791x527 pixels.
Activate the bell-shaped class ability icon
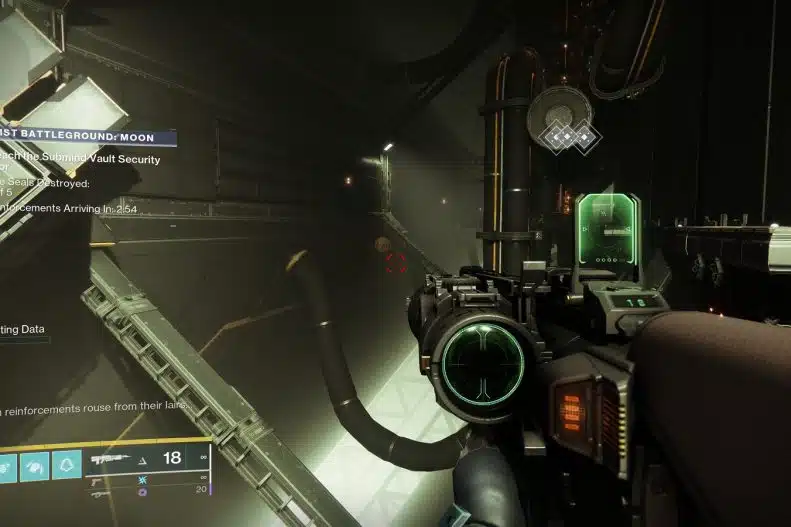(66, 464)
